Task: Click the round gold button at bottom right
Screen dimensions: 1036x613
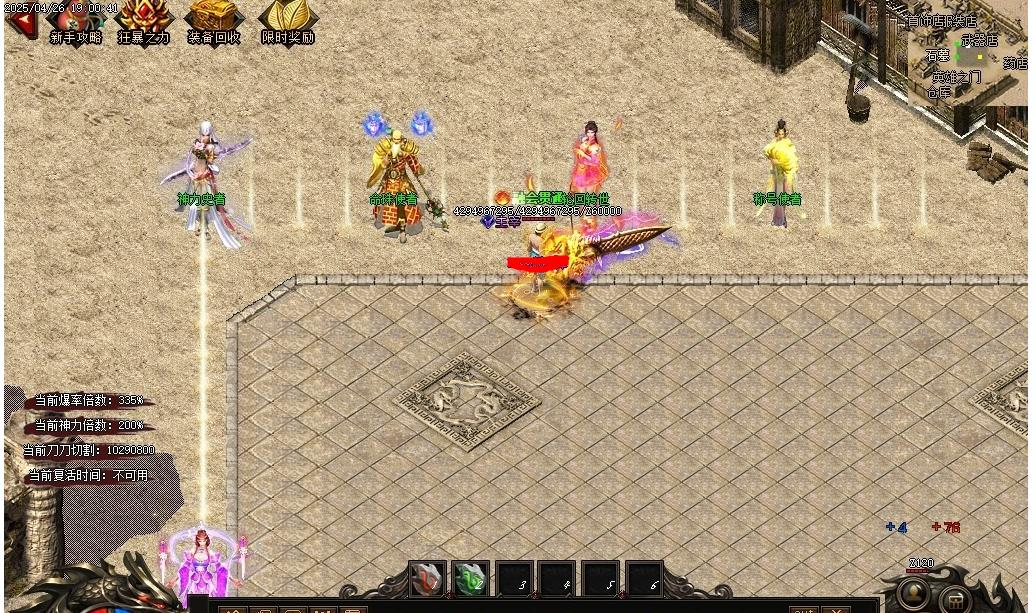Action: pos(912,593)
